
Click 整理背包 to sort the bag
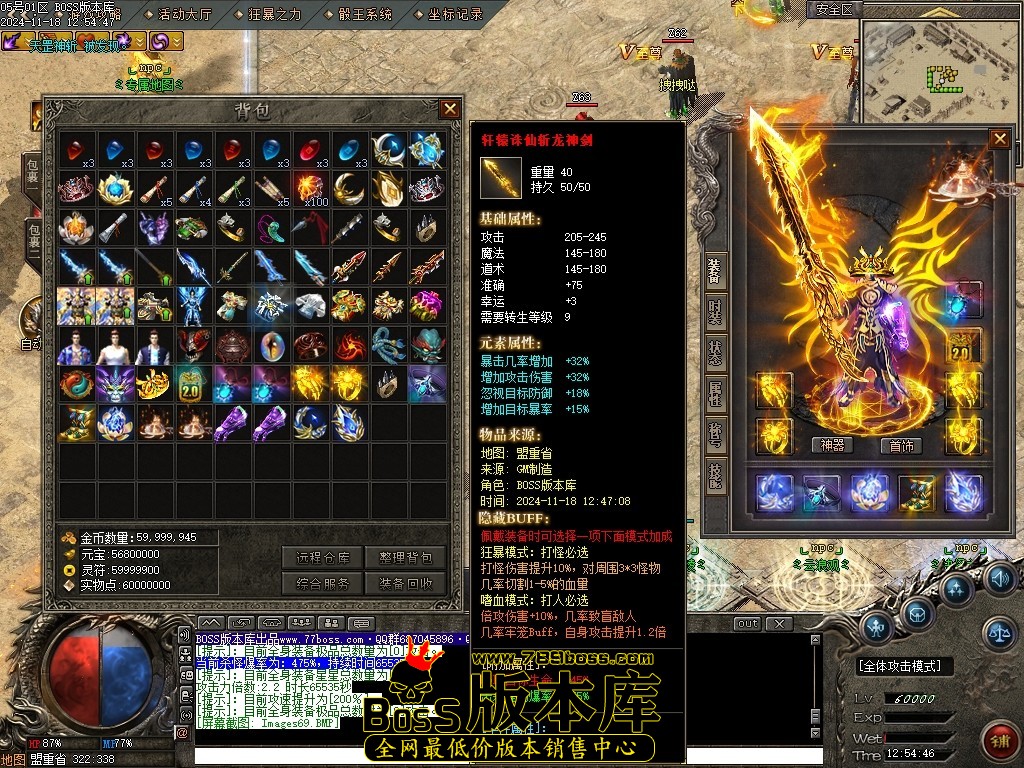405,558
